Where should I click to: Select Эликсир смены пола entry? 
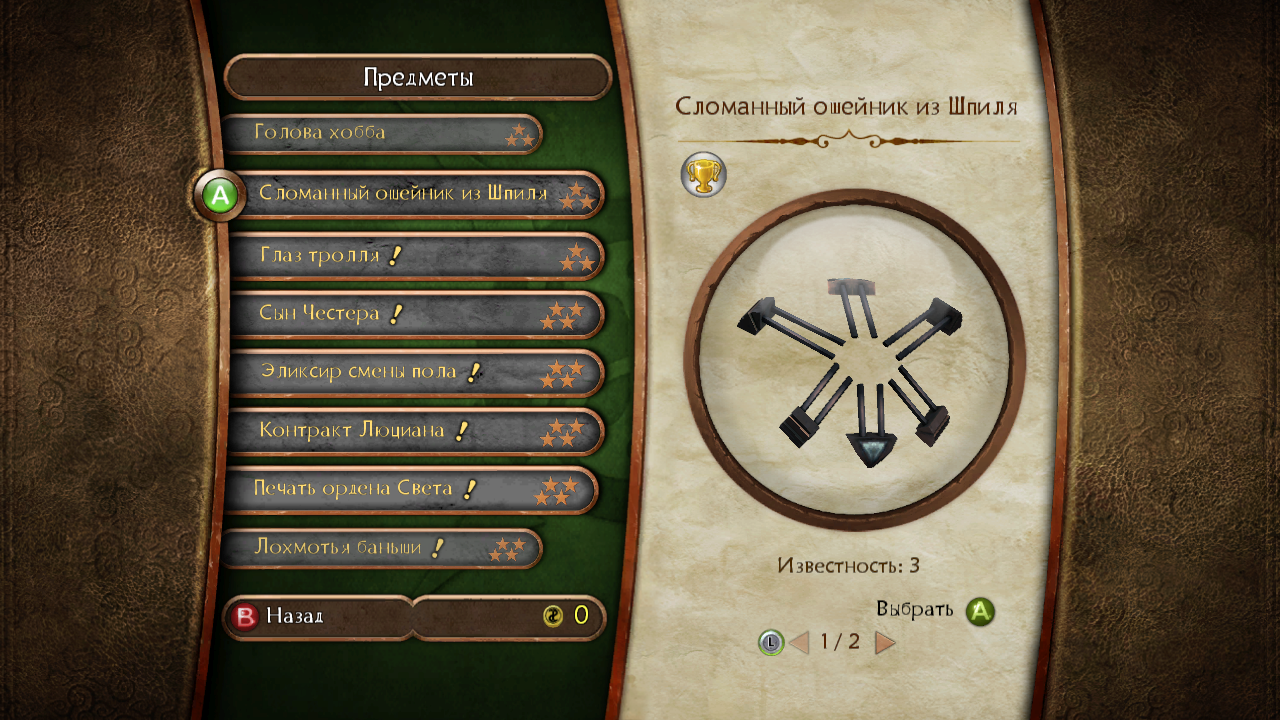click(415, 372)
